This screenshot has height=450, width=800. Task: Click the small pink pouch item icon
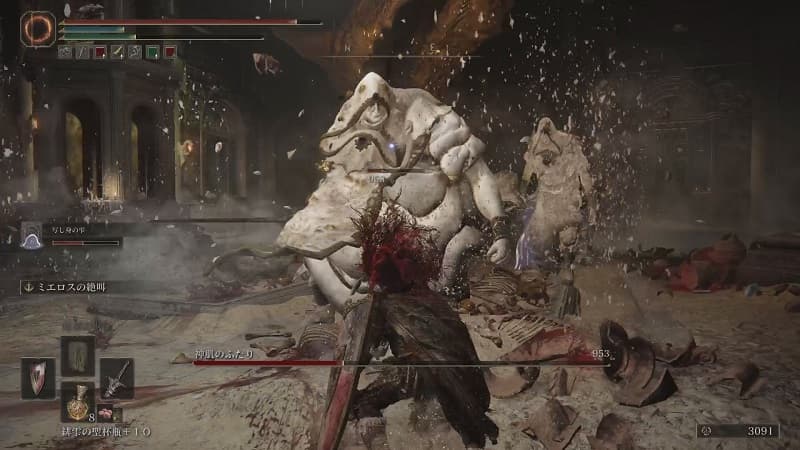click(103, 411)
